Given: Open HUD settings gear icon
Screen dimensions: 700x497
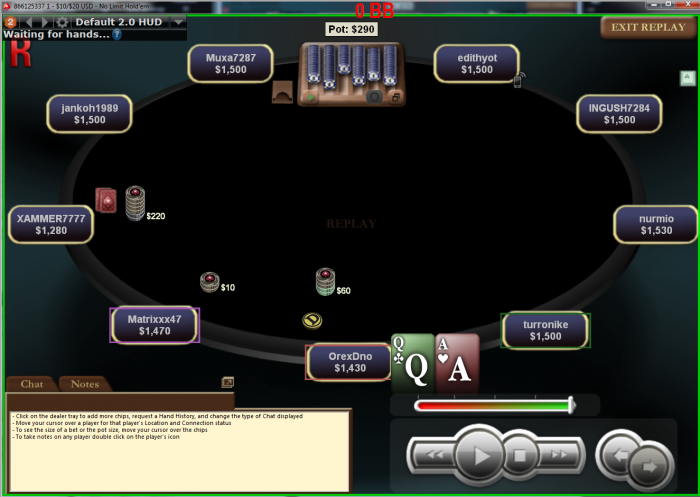Looking at the screenshot, I should (x=62, y=21).
